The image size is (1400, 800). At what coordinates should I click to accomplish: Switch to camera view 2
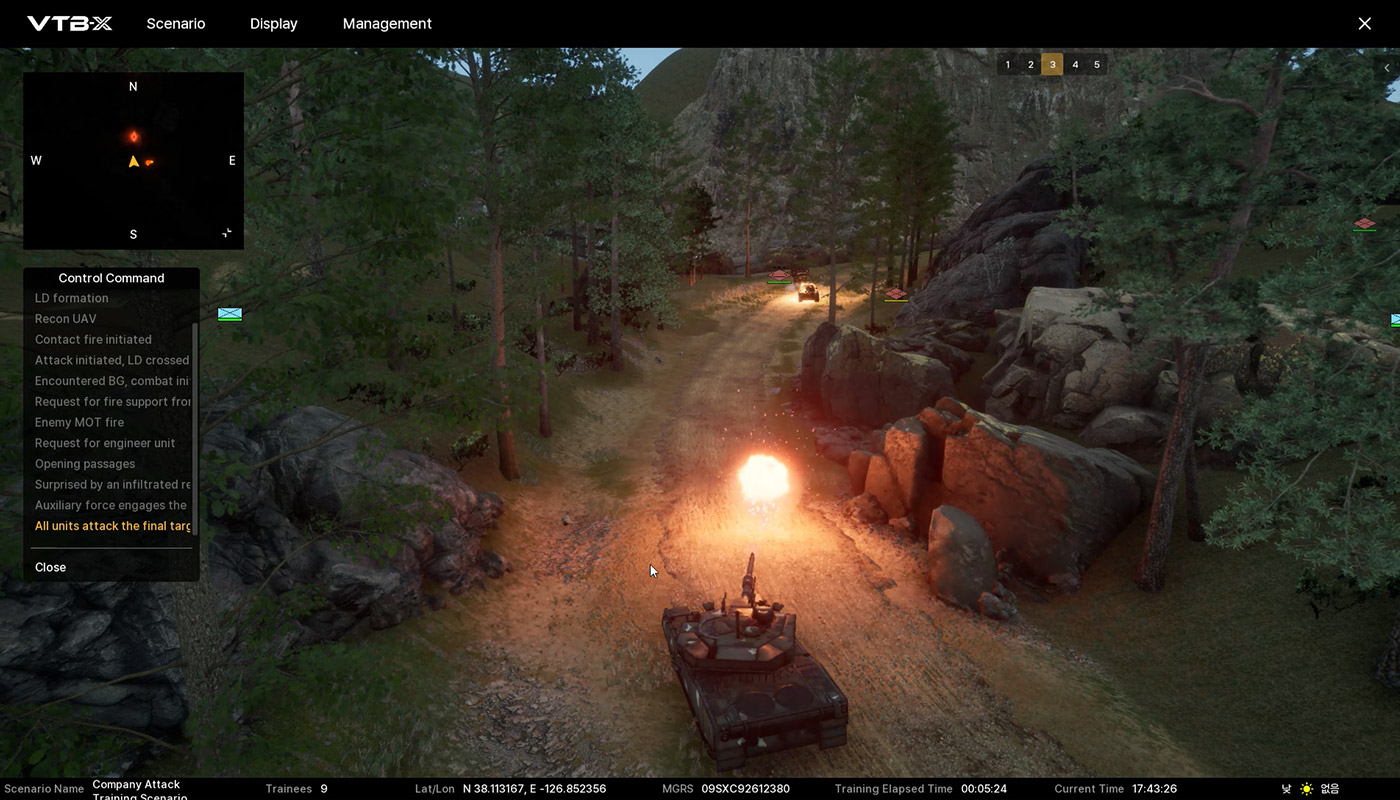click(x=1030, y=65)
